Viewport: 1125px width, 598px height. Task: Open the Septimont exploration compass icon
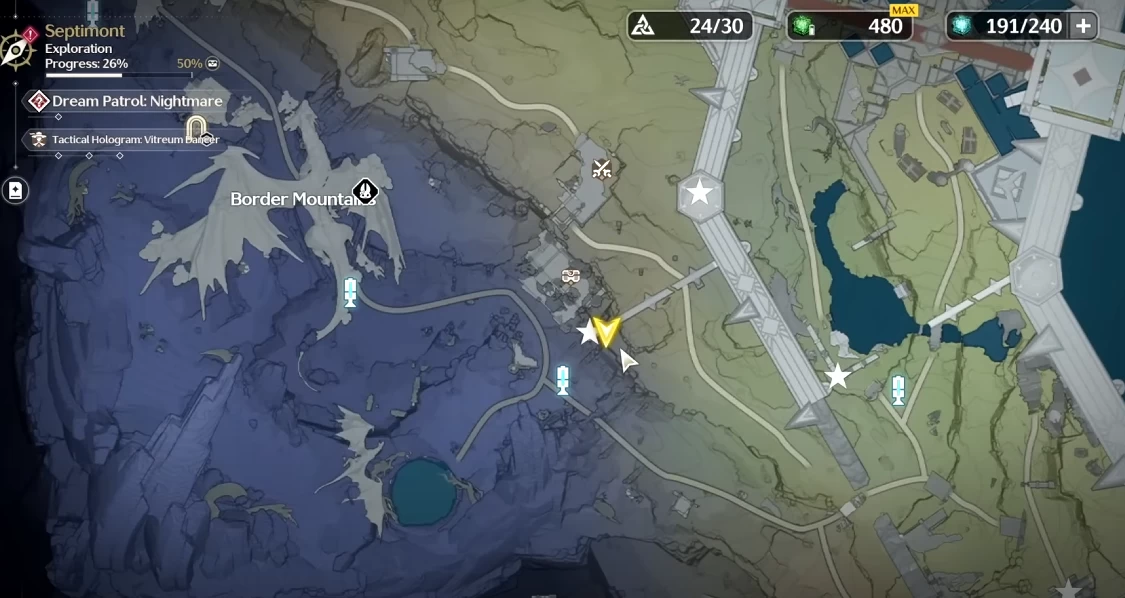point(18,48)
